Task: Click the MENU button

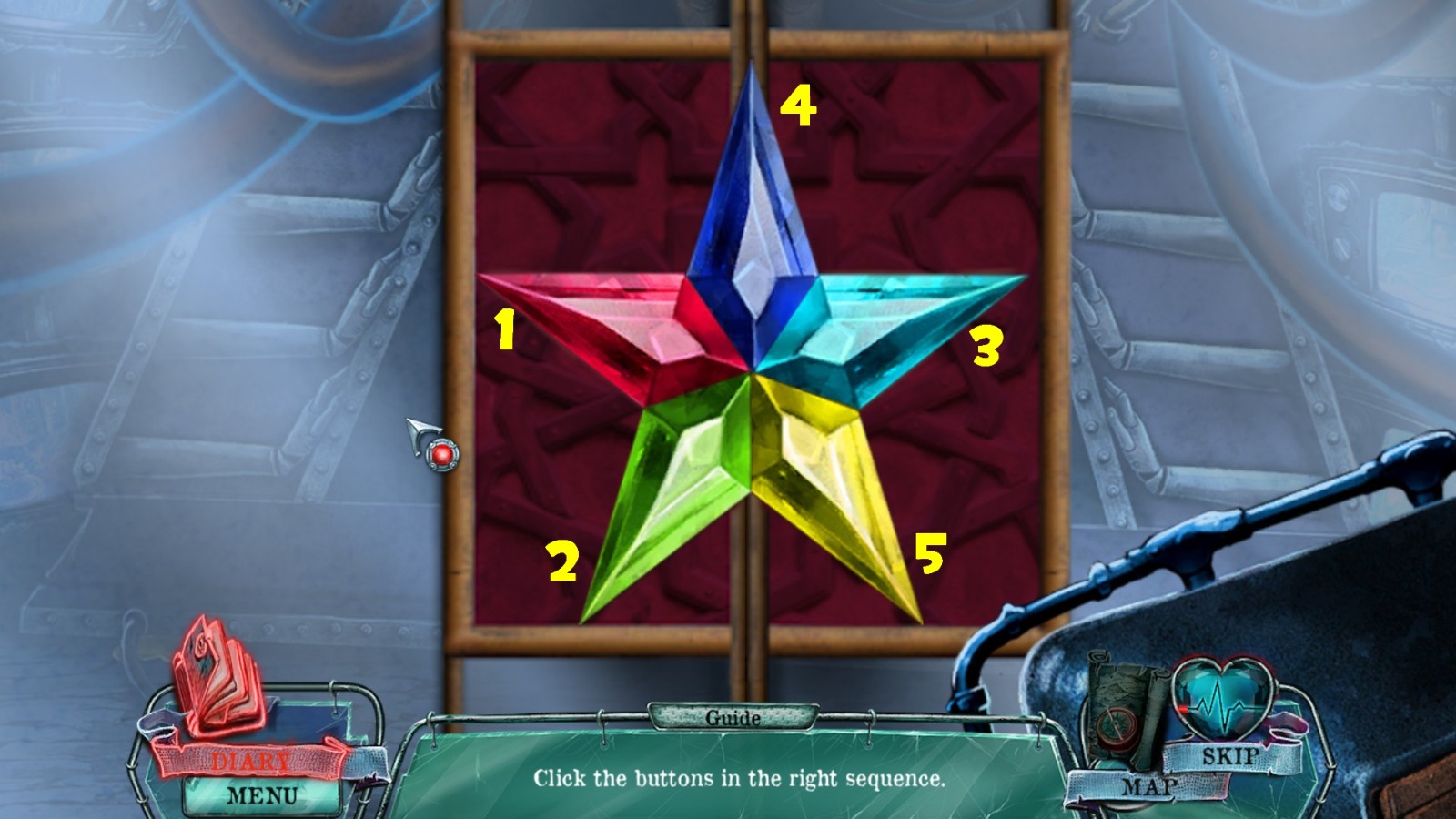Action: pos(262,795)
